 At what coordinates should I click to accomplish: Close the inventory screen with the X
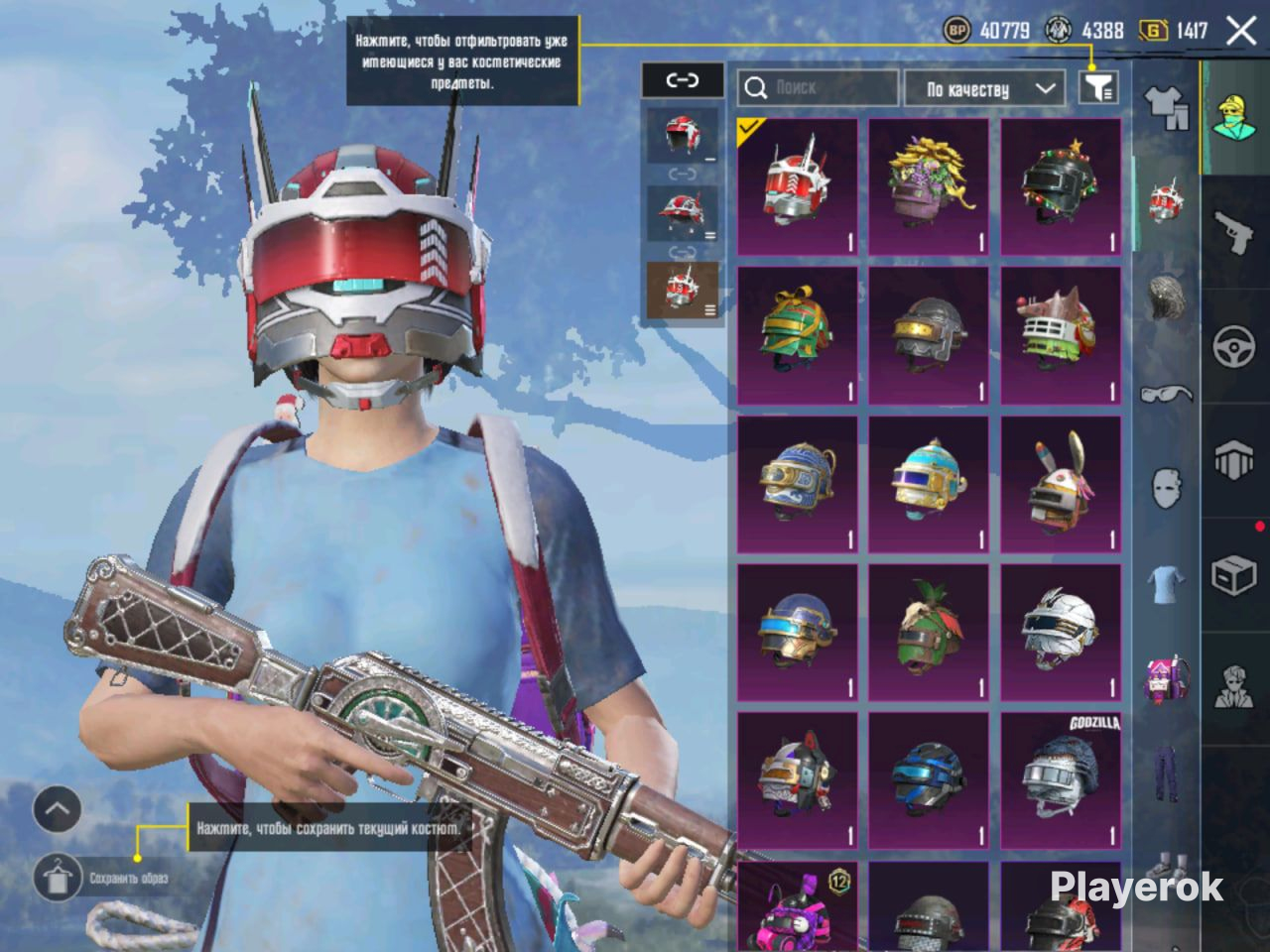coord(1241,31)
